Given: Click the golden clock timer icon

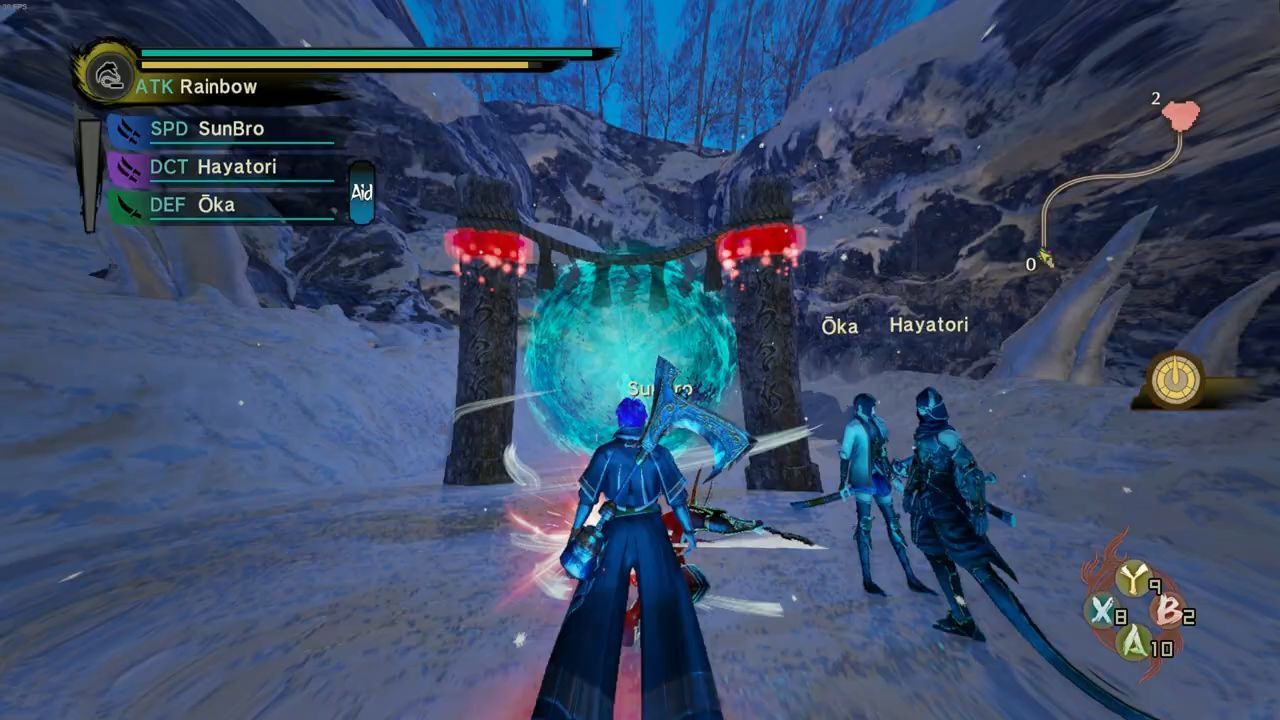Looking at the screenshot, I should pyautogui.click(x=1175, y=380).
